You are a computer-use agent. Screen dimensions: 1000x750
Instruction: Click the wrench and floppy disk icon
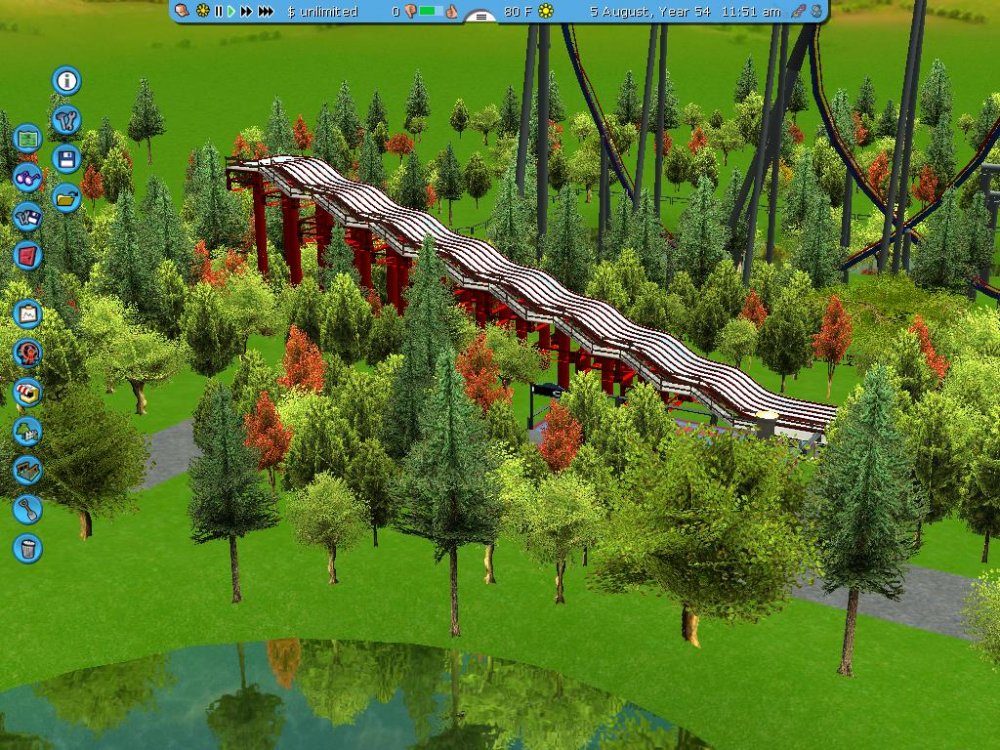coord(27,216)
